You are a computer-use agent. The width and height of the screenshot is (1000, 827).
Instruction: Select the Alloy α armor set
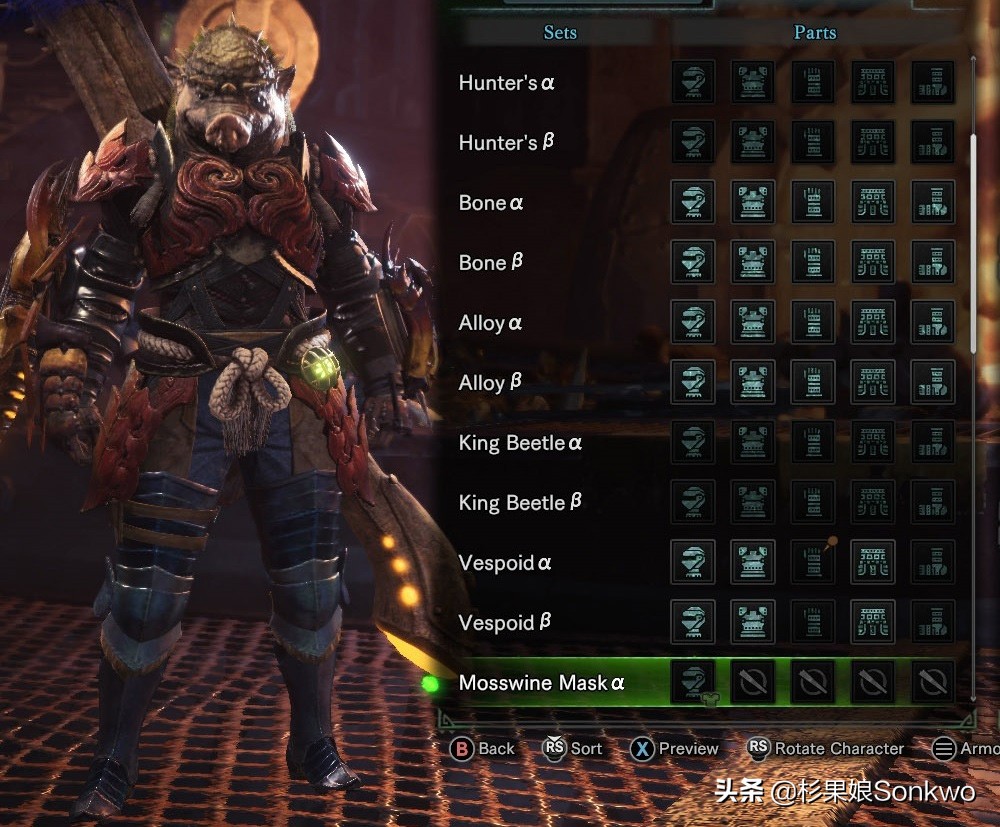490,323
